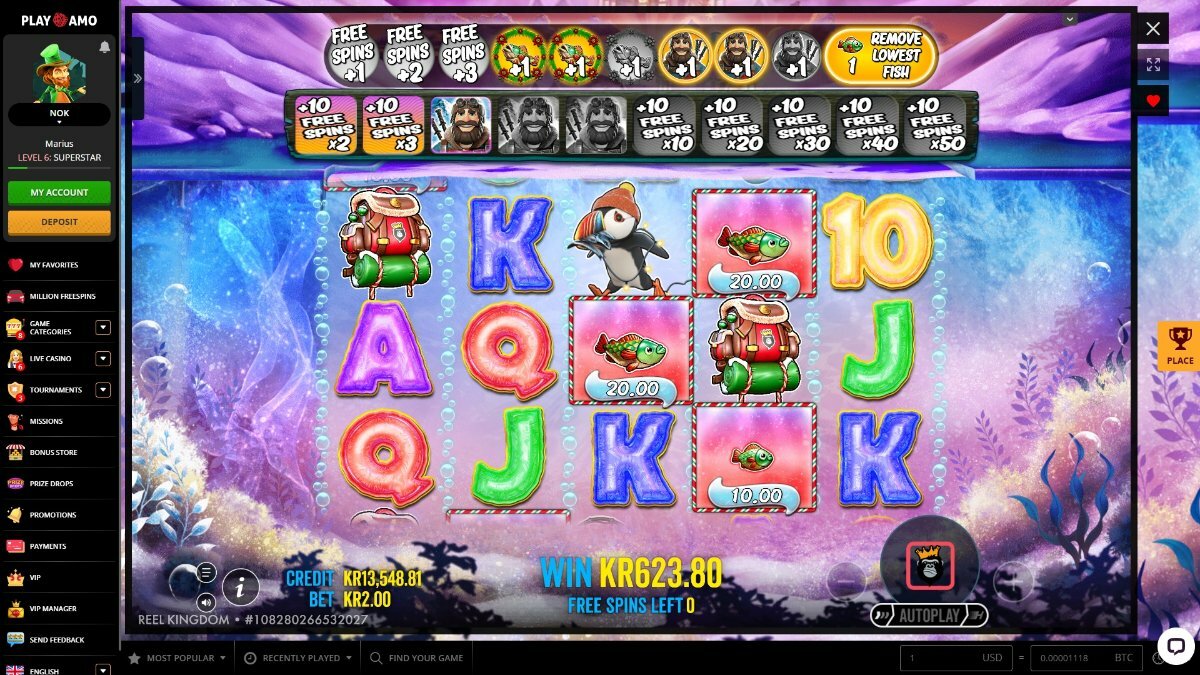Toggle the game sound speaker icon

206,602
